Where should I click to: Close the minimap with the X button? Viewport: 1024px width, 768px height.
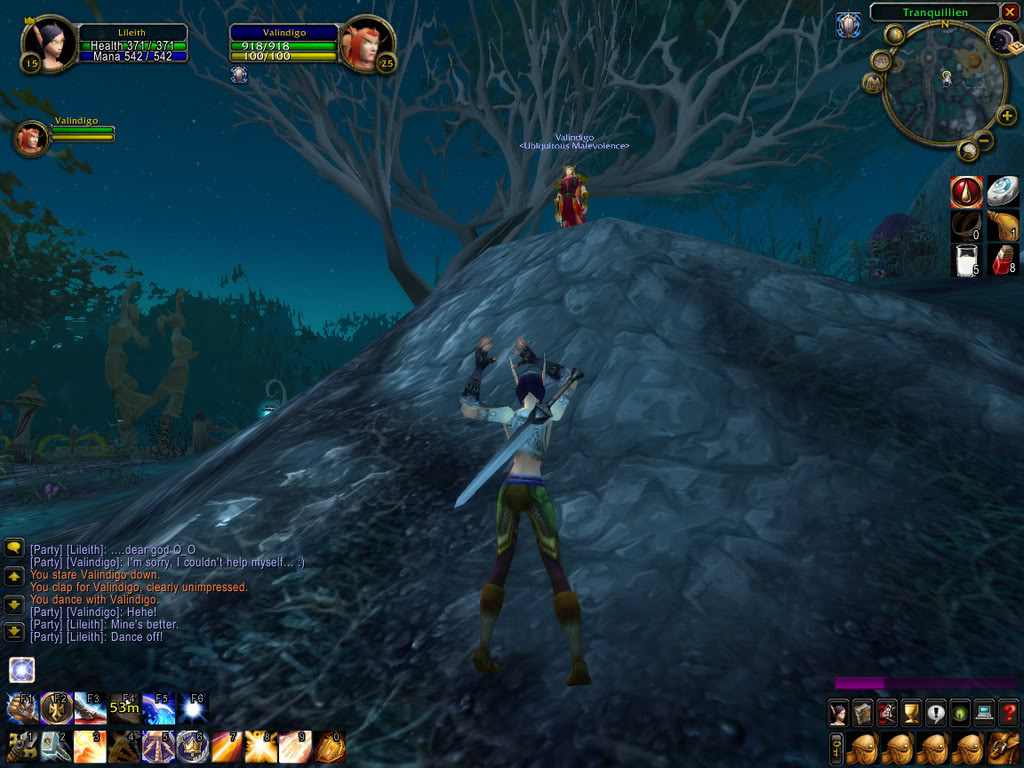pos(1008,12)
